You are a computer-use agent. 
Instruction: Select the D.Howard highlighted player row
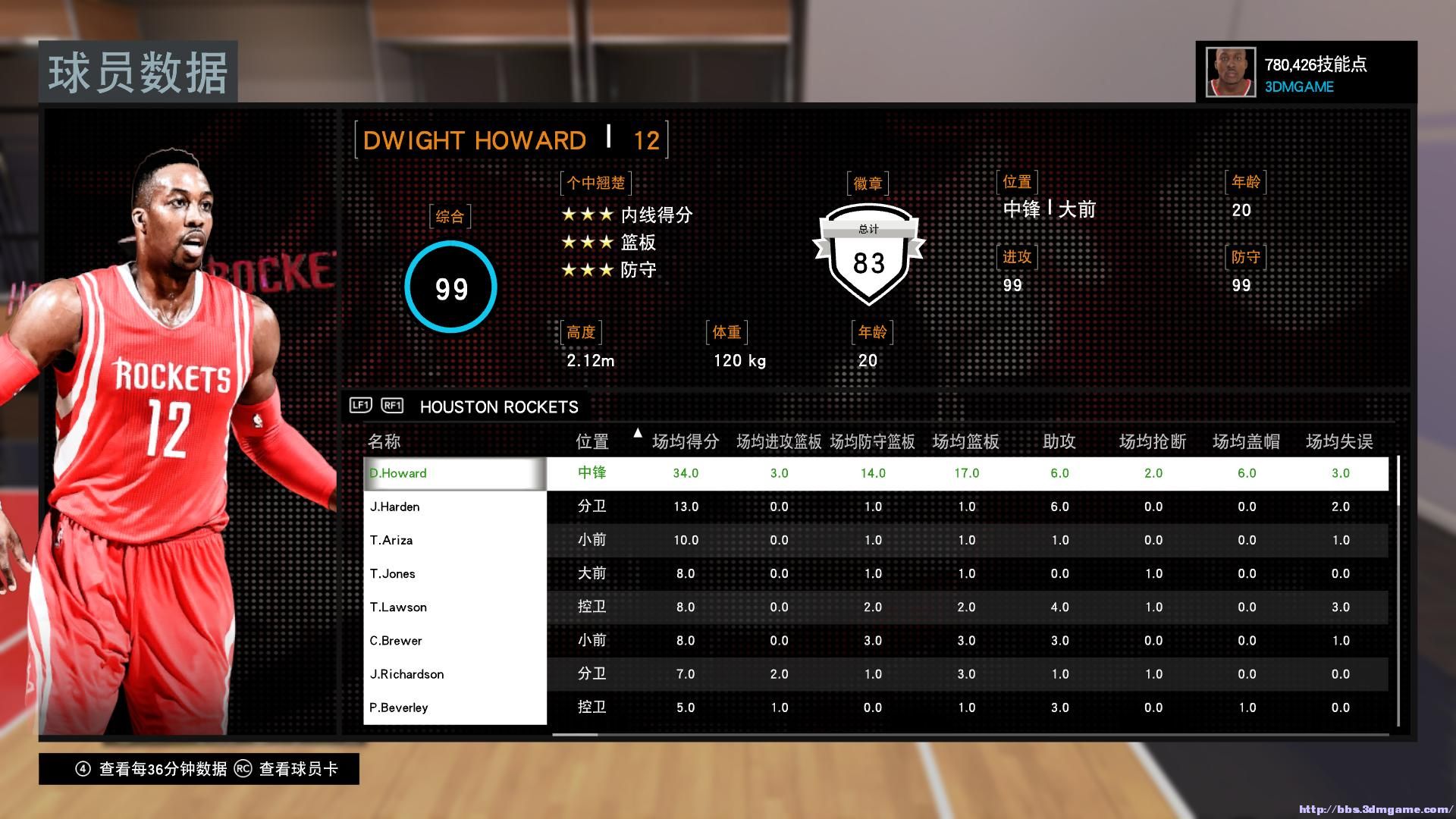coord(455,472)
